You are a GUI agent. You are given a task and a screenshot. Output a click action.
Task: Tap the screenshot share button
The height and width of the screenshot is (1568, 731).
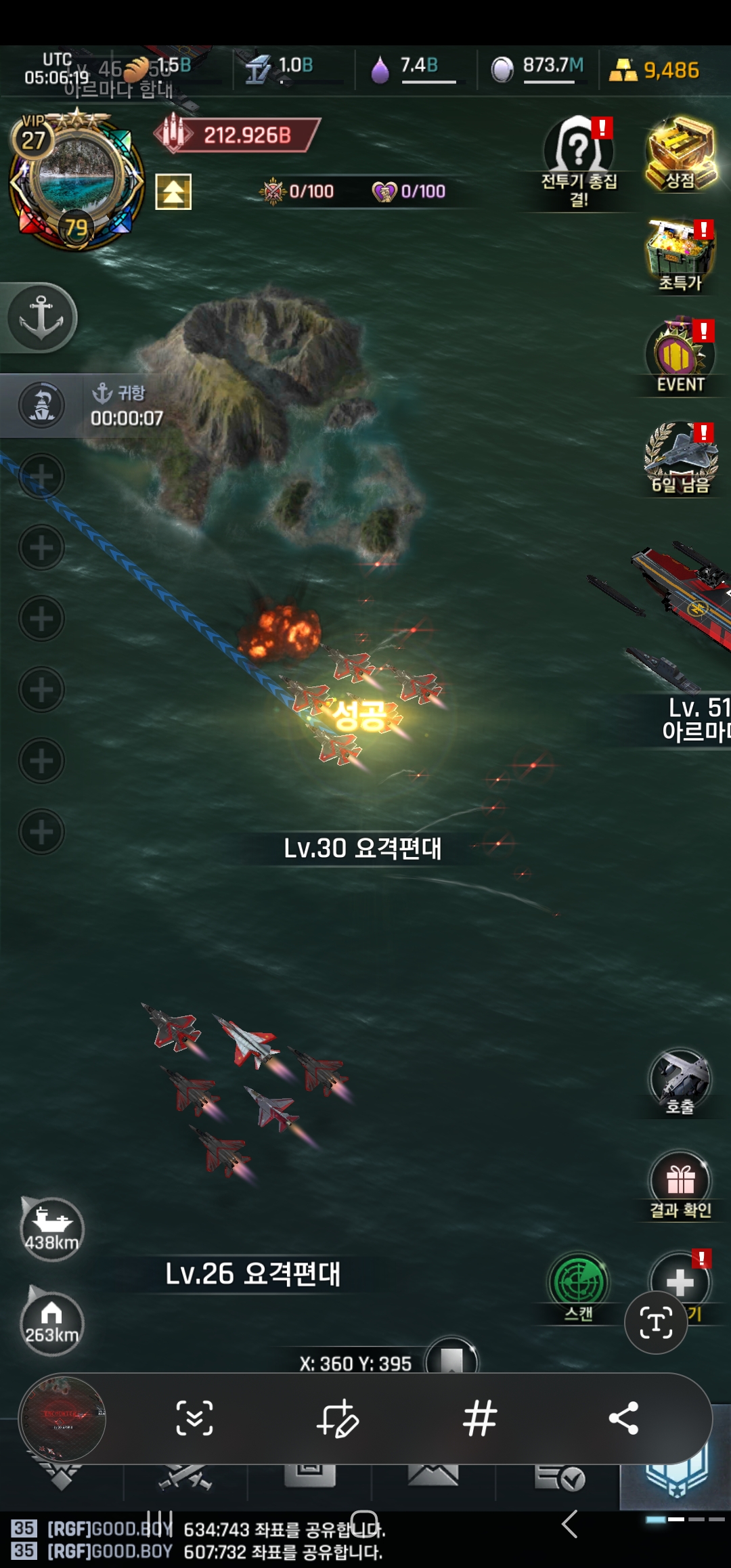point(623,1418)
